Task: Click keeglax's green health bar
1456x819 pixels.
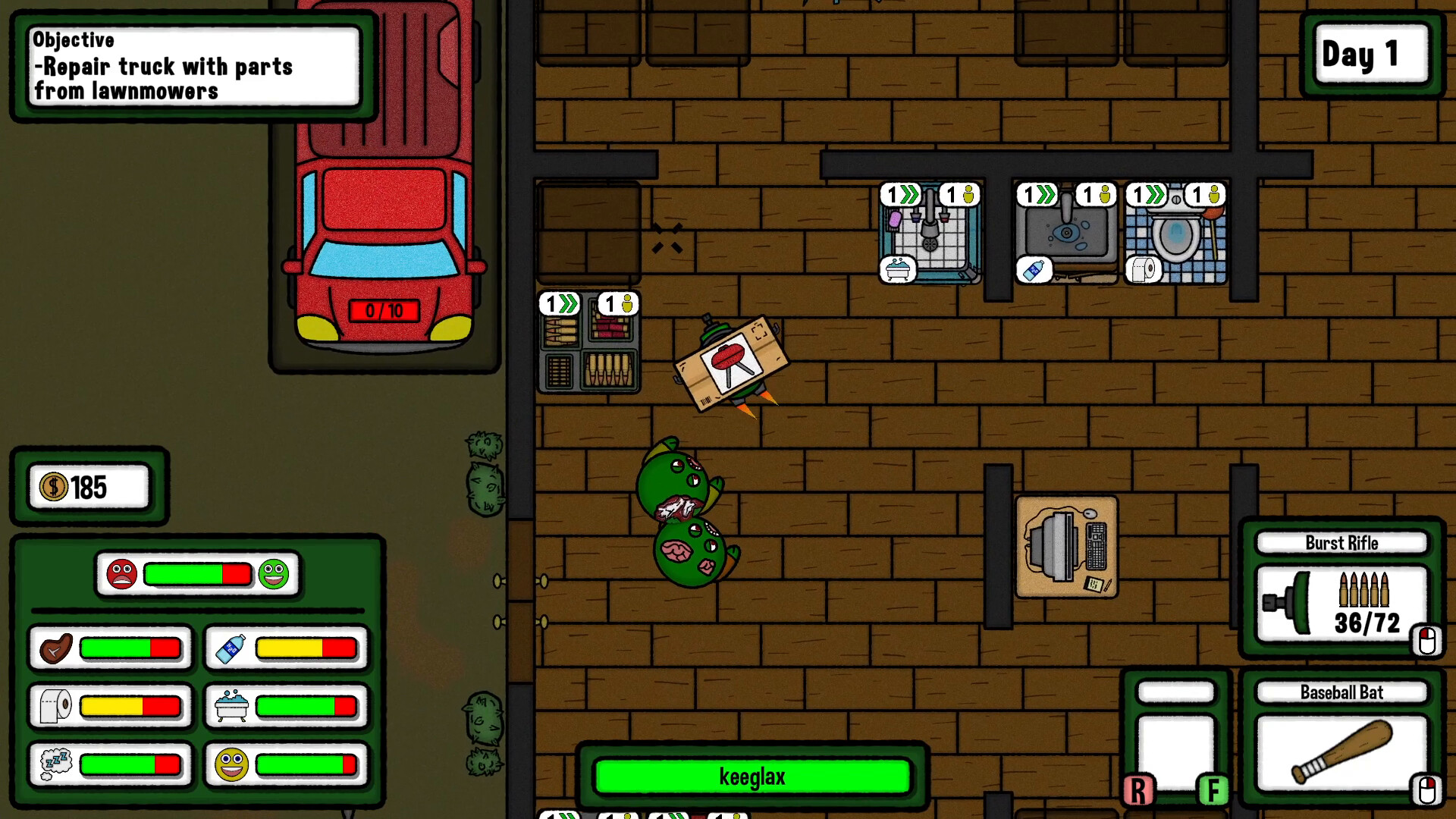Action: pyautogui.click(x=754, y=777)
